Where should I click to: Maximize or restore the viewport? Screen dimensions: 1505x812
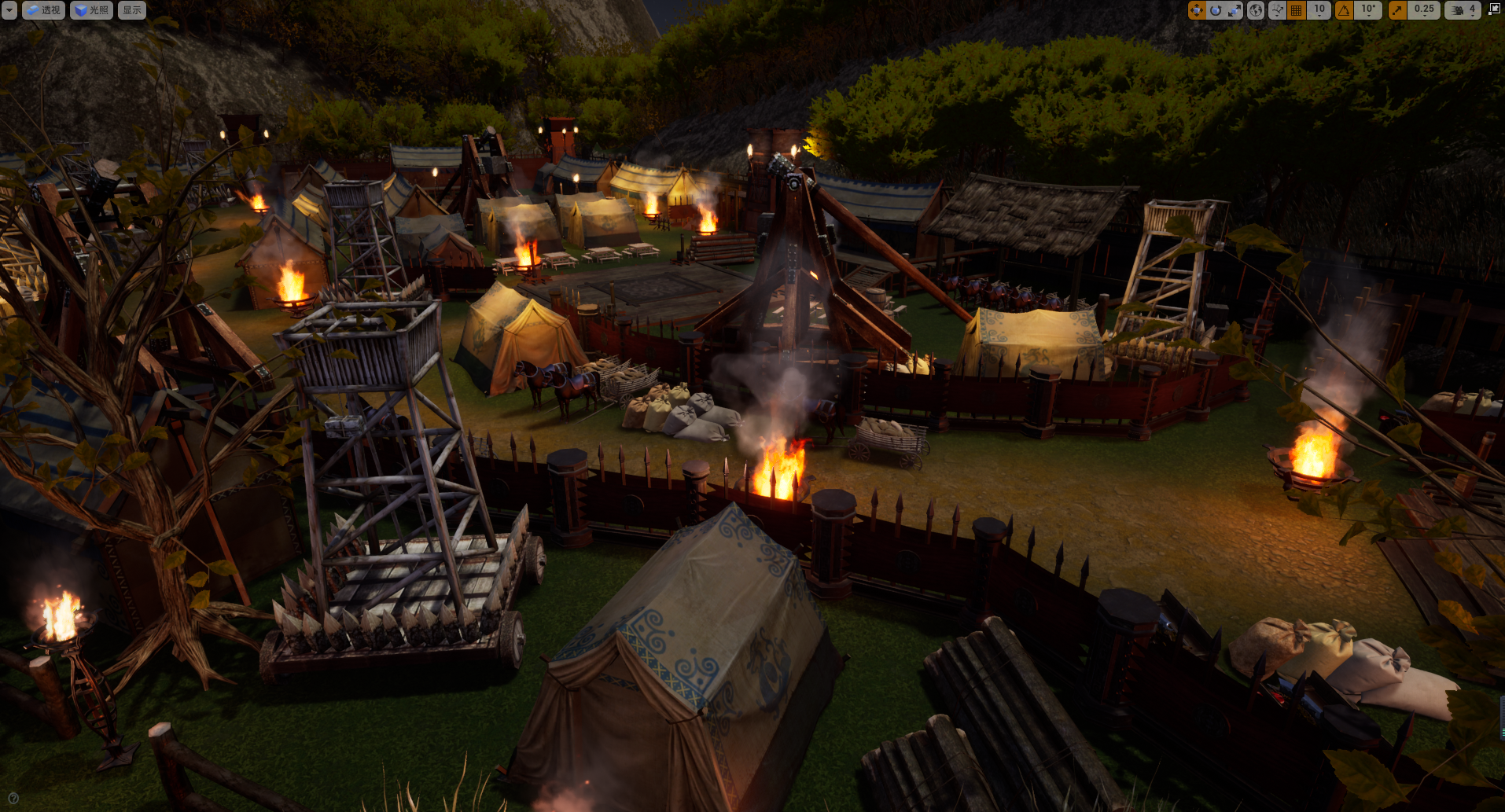pyautogui.click(x=1494, y=10)
